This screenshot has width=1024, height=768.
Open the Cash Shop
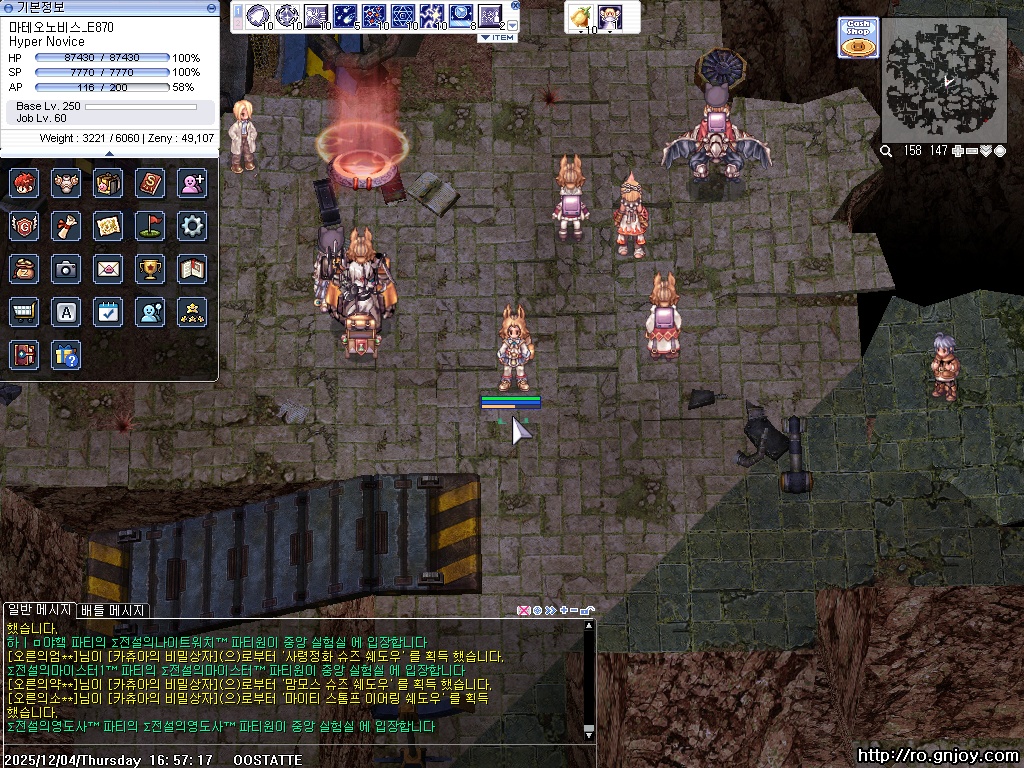[x=858, y=37]
